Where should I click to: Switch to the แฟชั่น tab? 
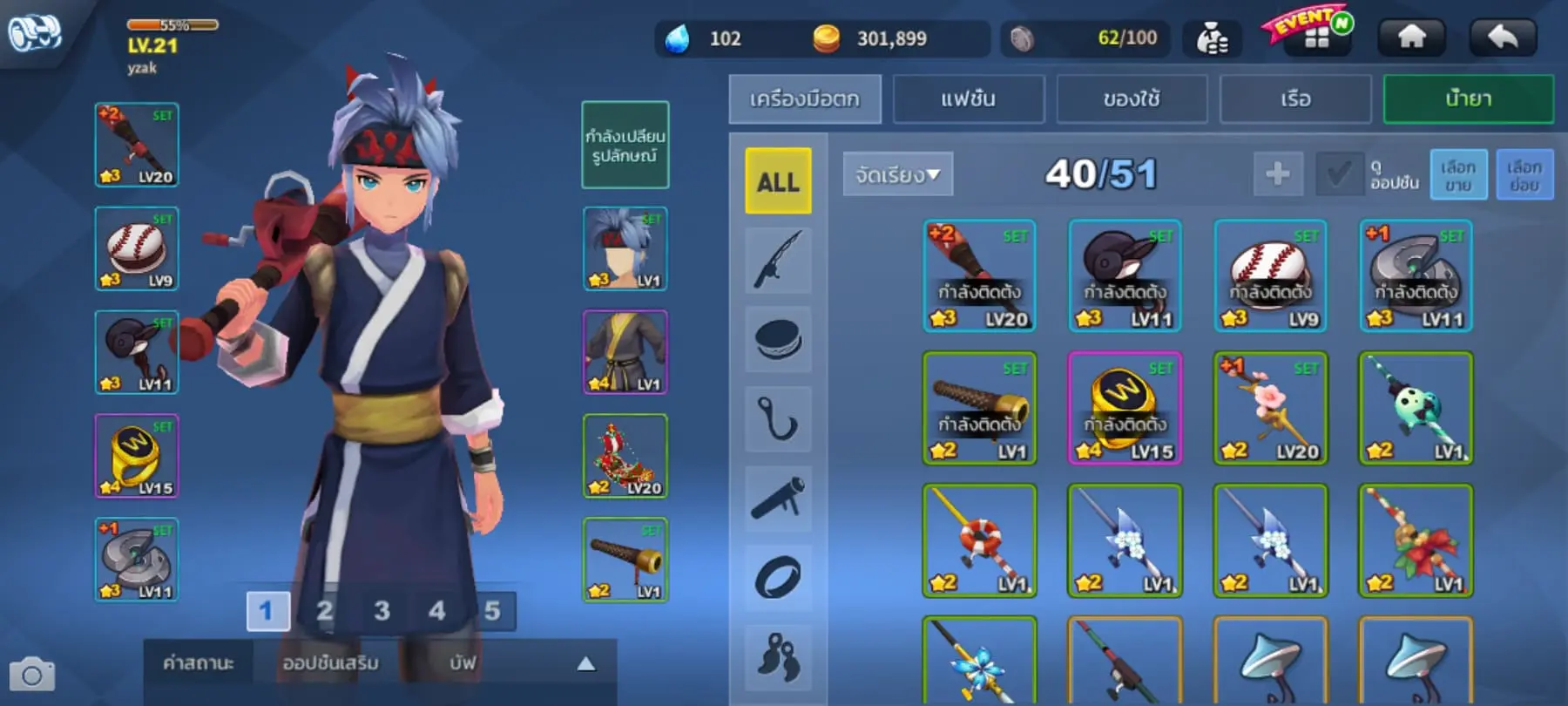click(968, 99)
